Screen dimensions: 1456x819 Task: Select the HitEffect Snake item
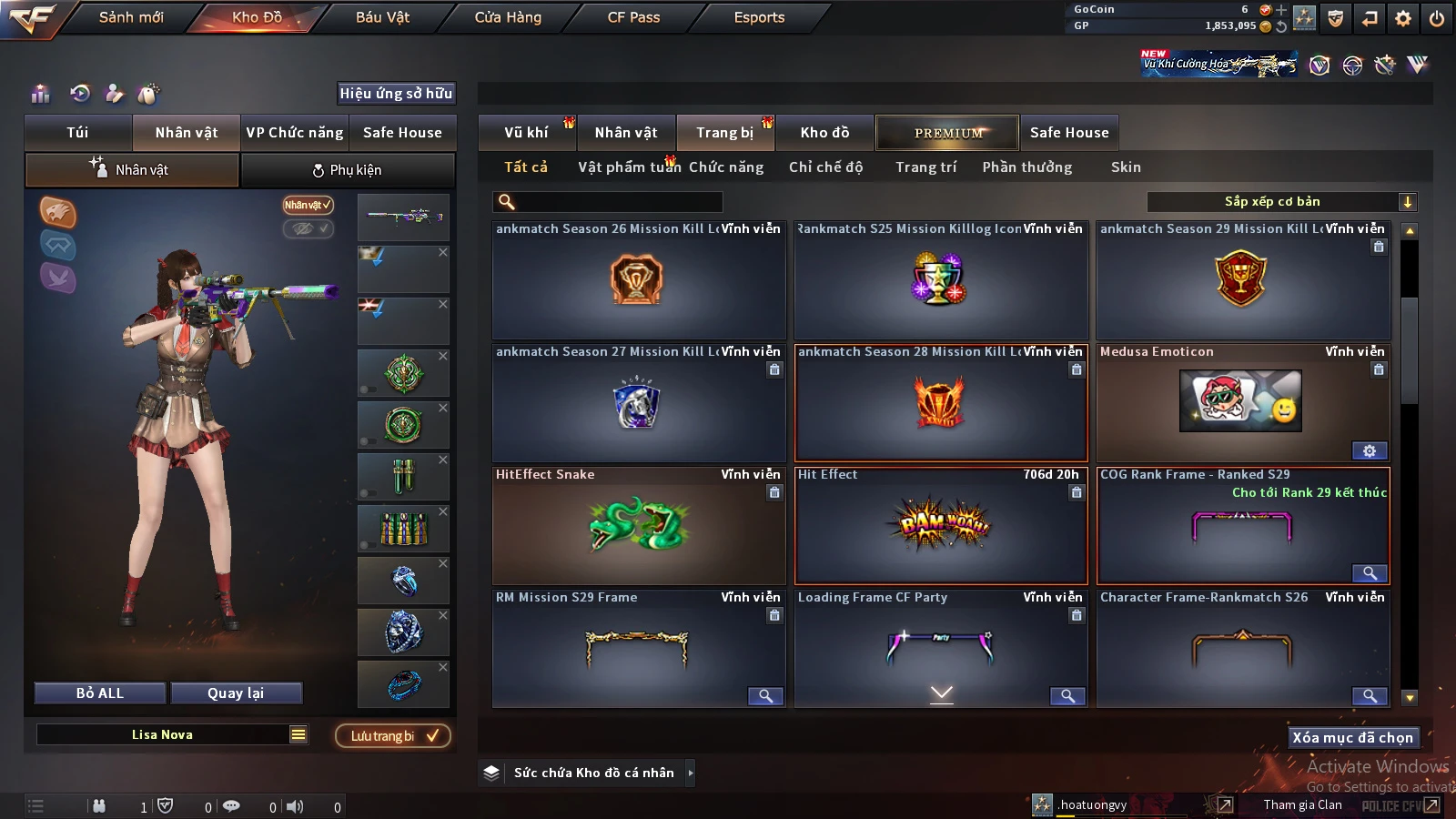(639, 526)
